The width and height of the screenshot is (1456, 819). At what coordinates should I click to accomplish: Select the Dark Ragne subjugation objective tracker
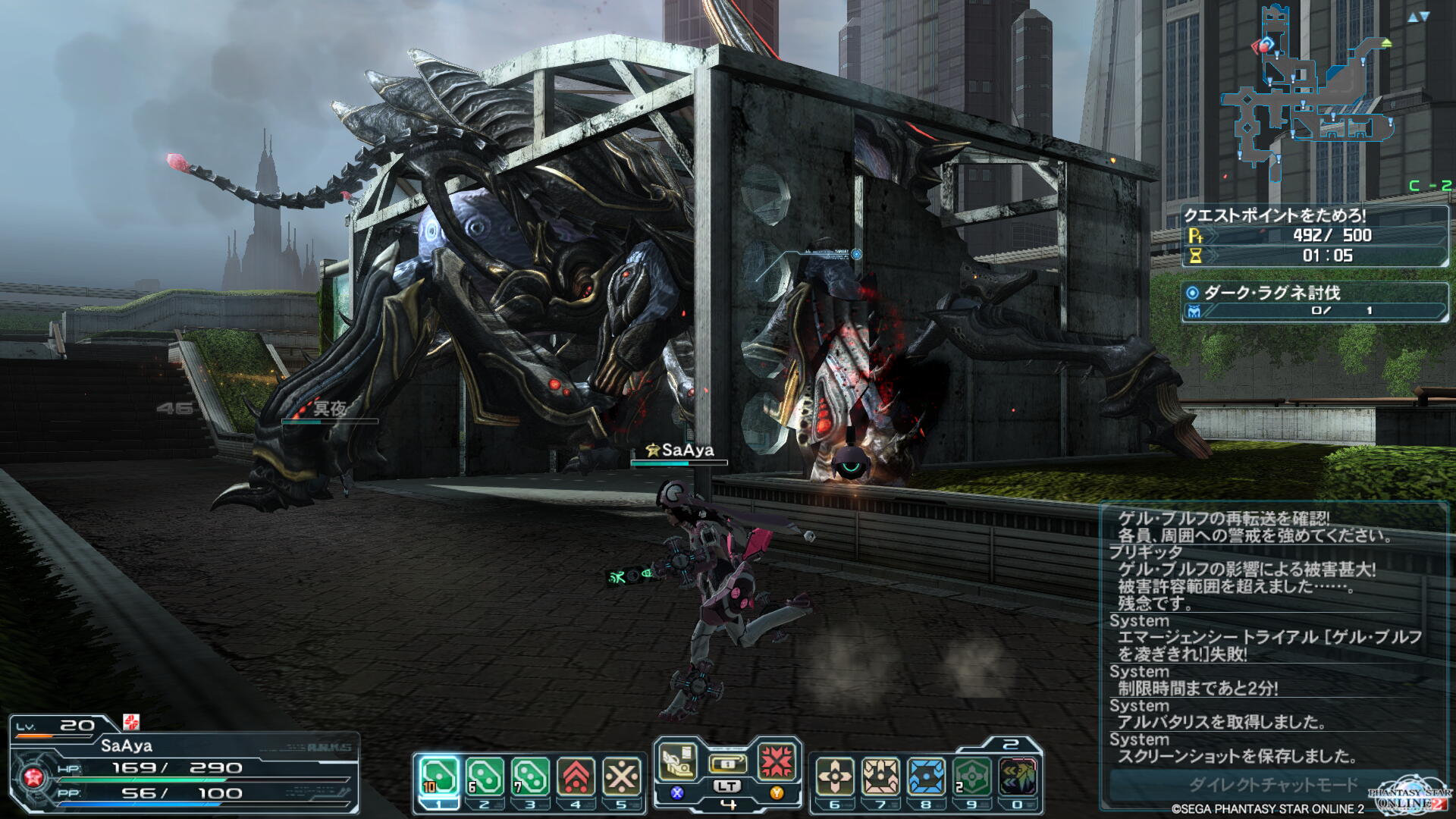1314,301
